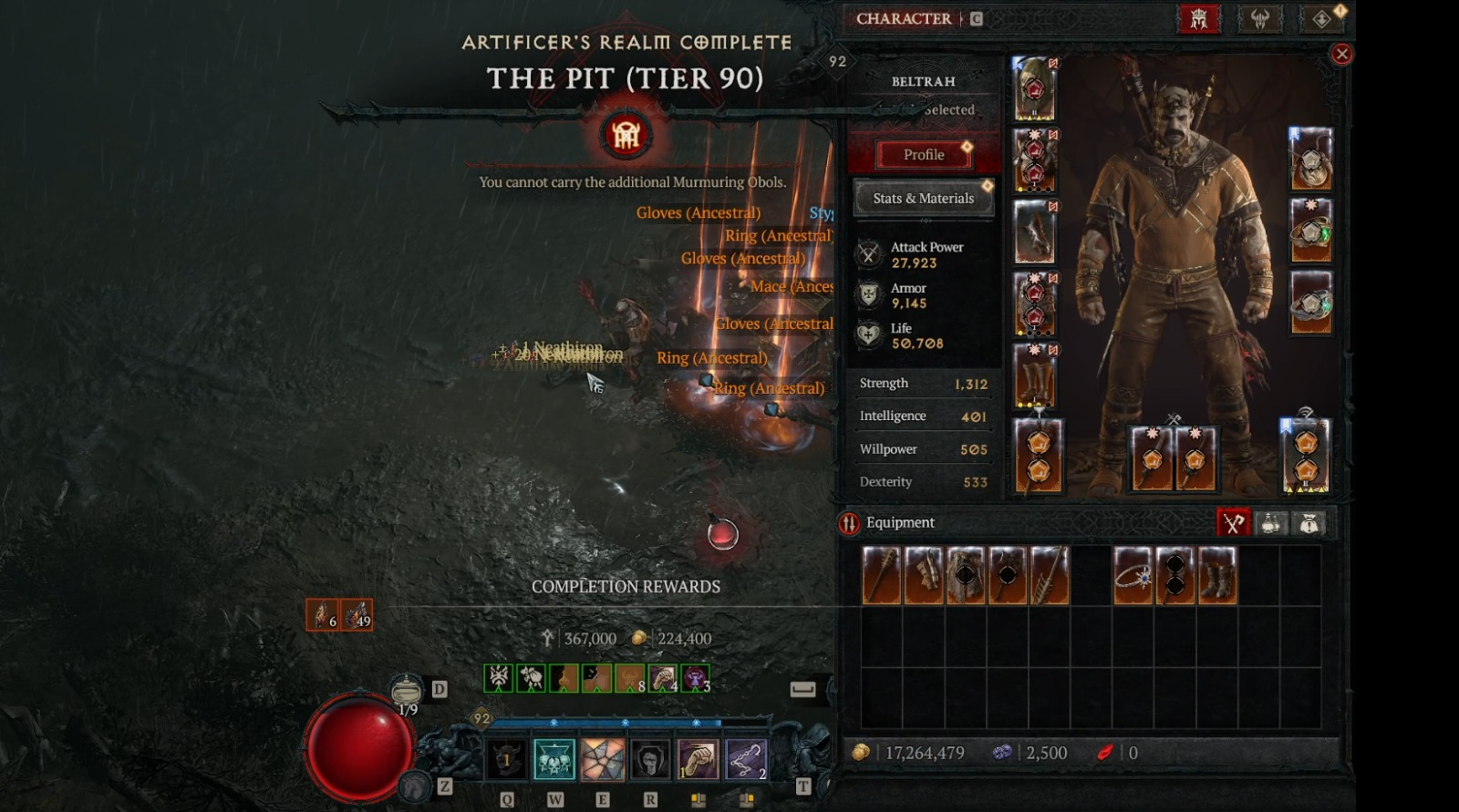Switch to the consumables potion tab
Screen dimensions: 1459x812
[x=1271, y=523]
